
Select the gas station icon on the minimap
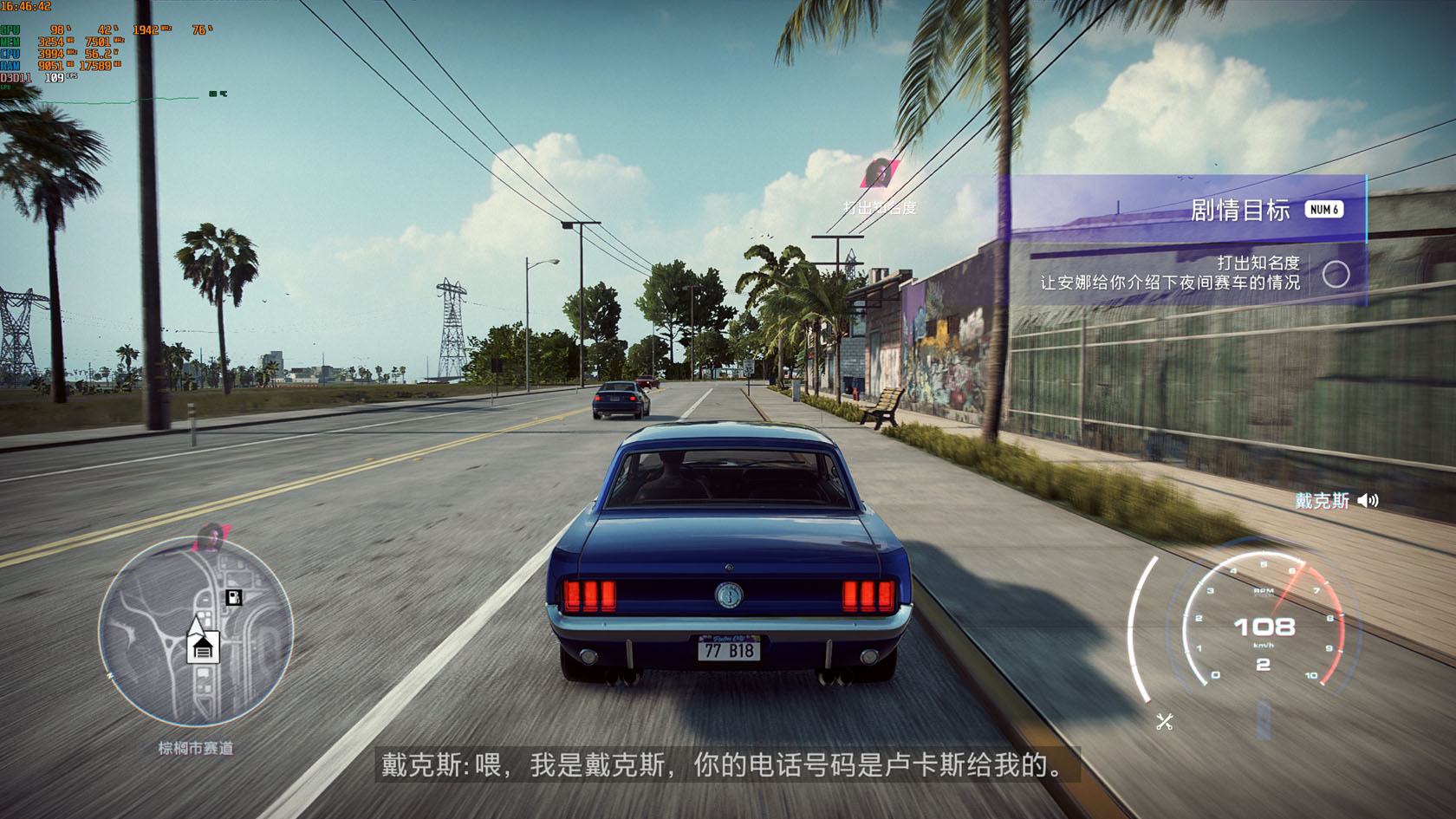click(233, 598)
